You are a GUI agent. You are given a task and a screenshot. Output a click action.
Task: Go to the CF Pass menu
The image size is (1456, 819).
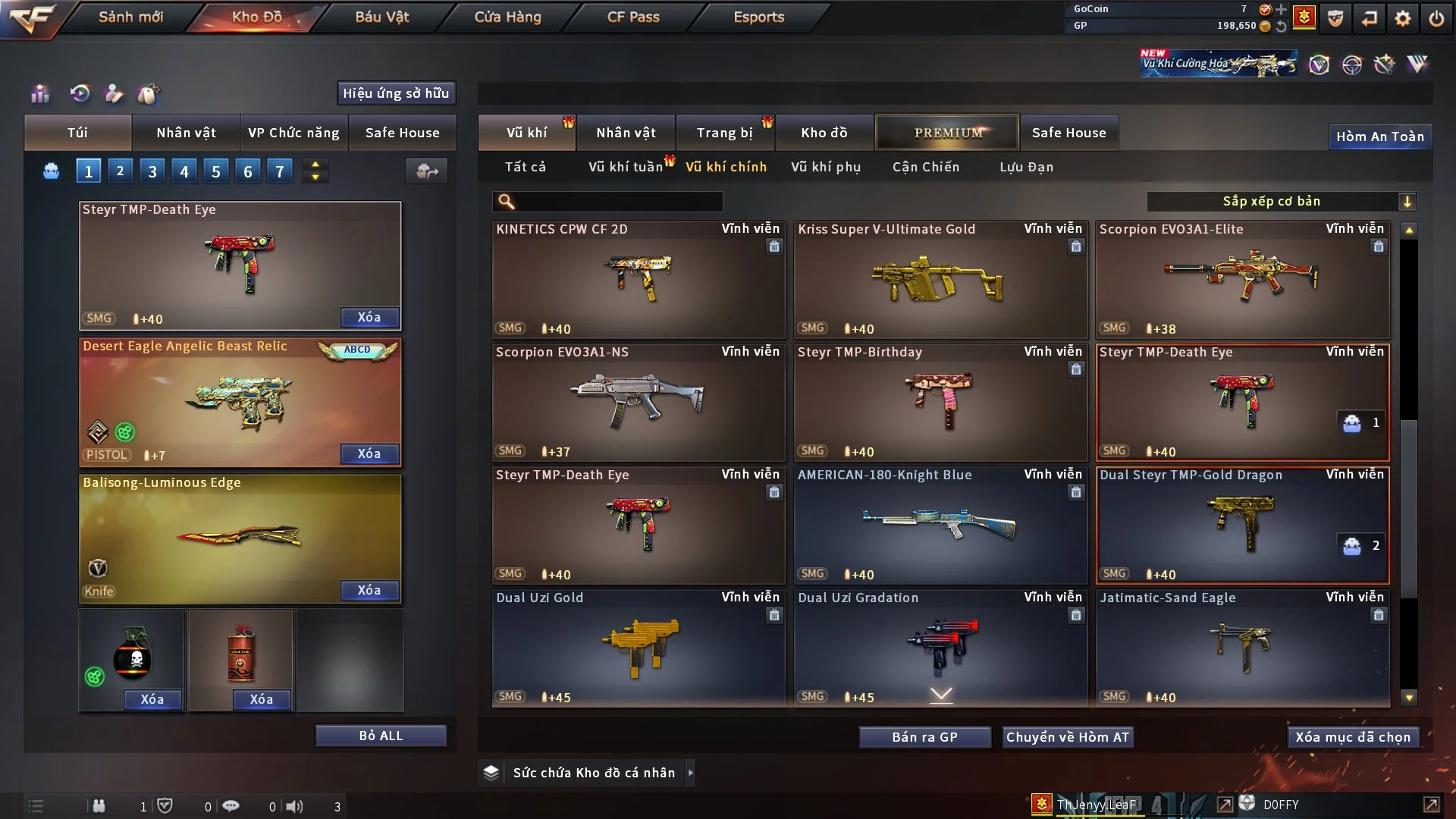[633, 17]
